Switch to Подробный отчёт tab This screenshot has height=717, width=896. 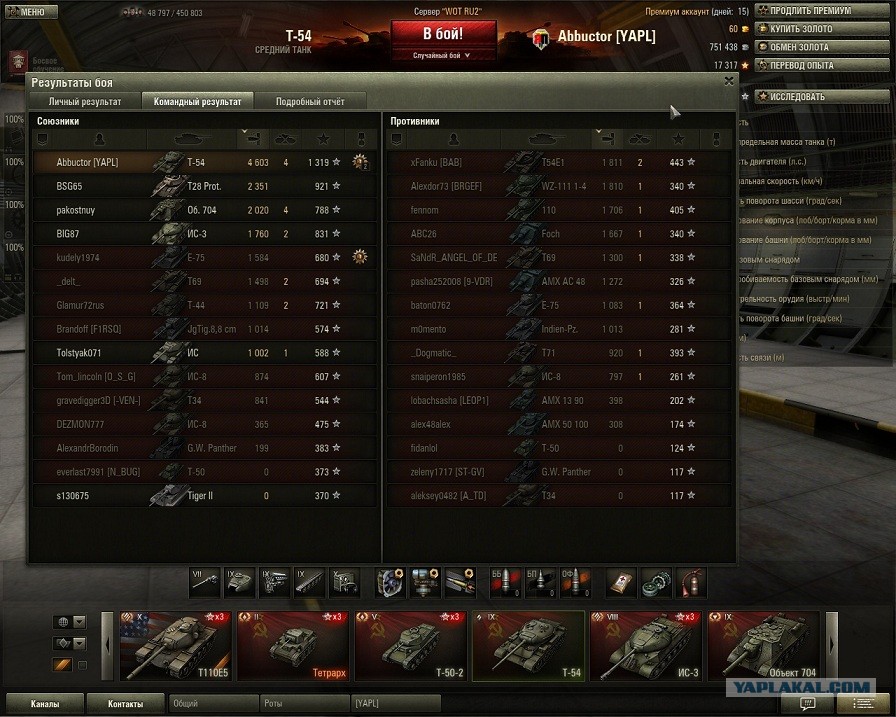(x=309, y=101)
